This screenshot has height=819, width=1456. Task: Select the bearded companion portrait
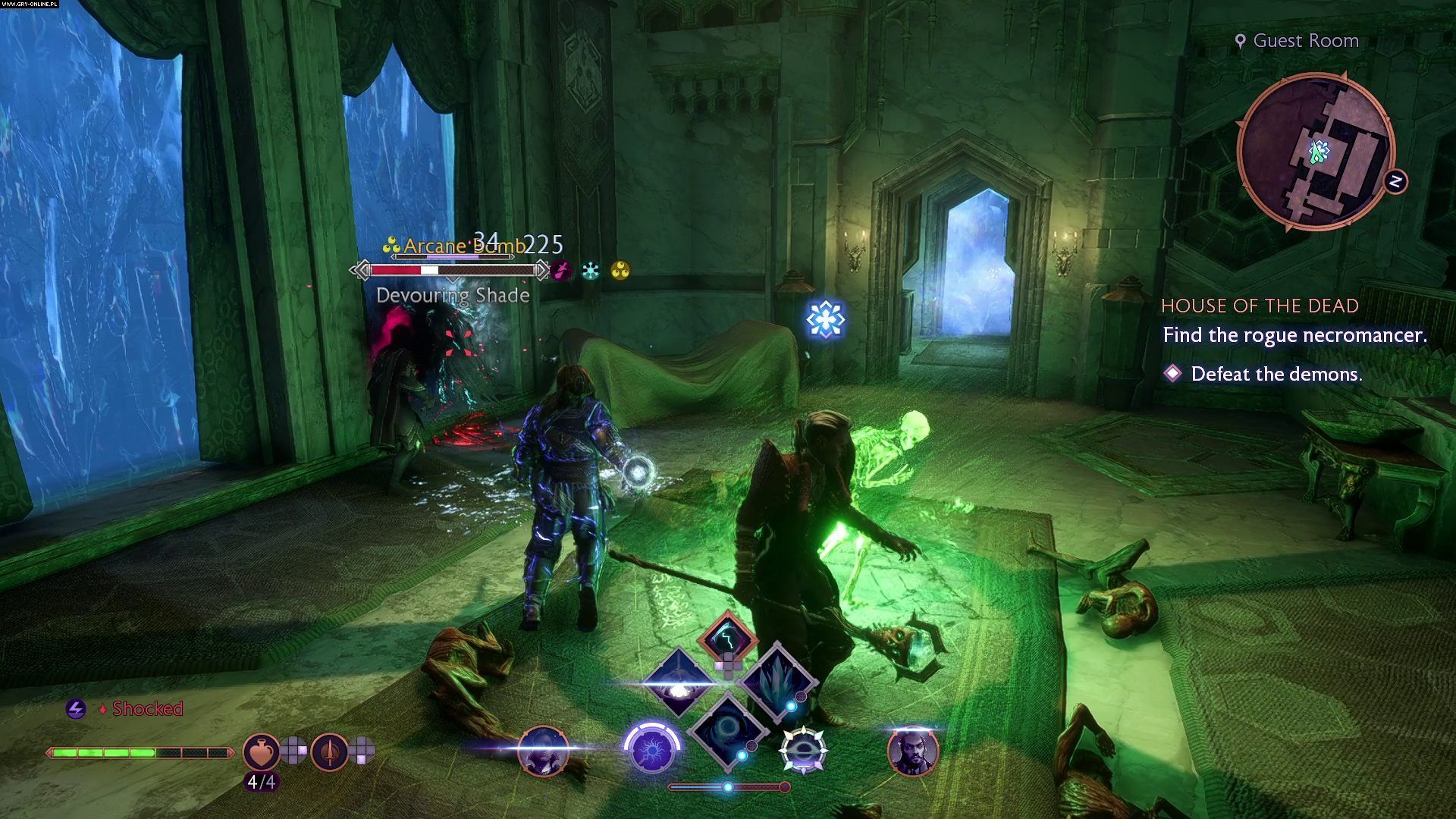tap(913, 751)
